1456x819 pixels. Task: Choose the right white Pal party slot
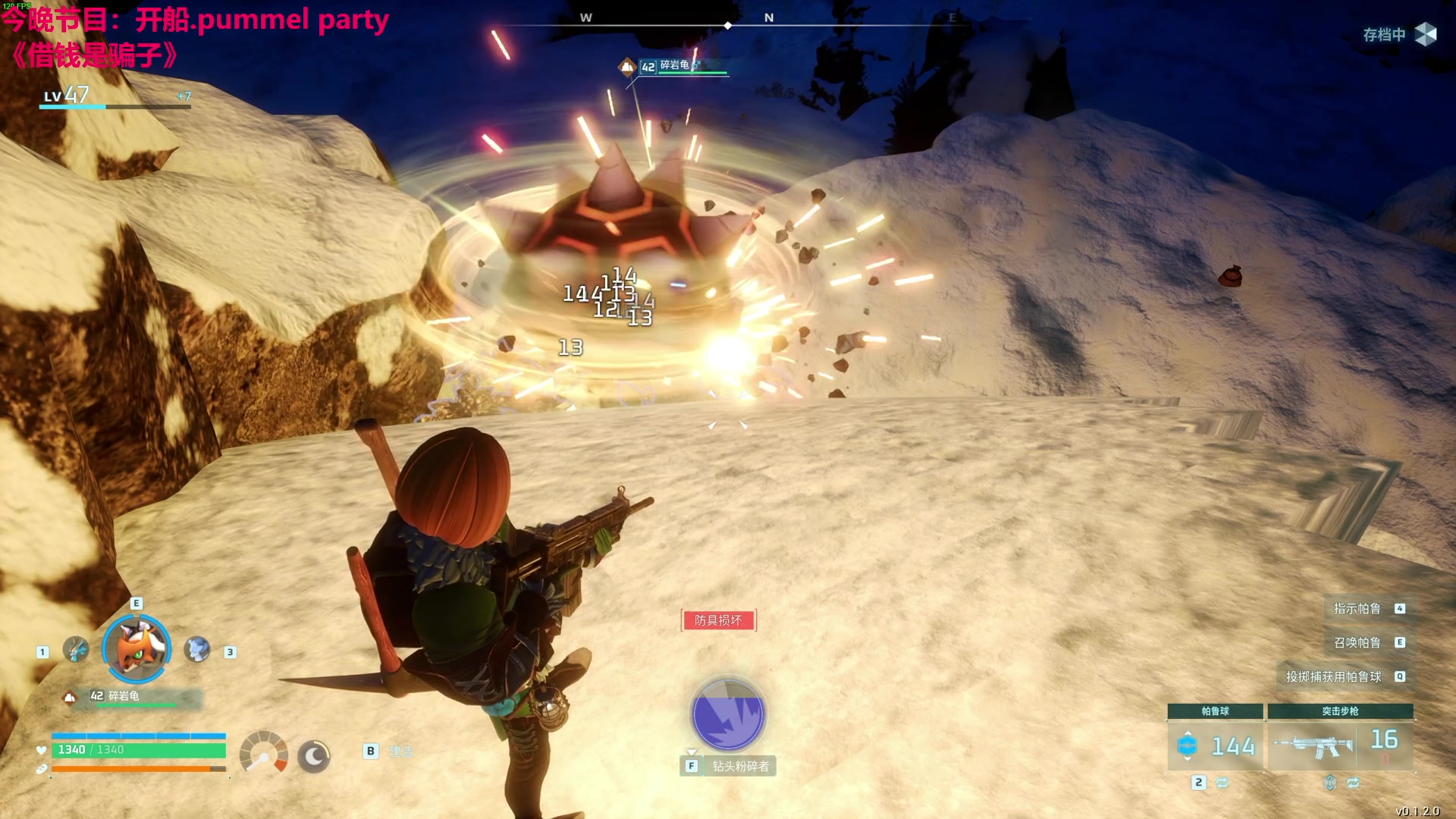(197, 649)
